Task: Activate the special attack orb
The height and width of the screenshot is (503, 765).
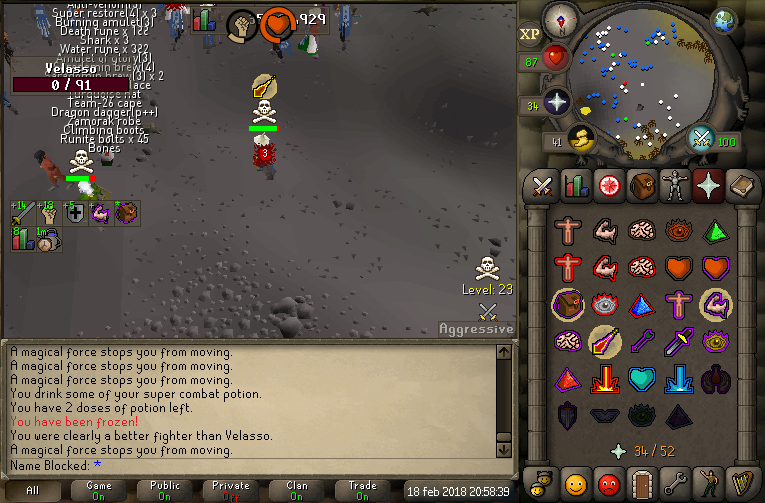Action: click(702, 139)
